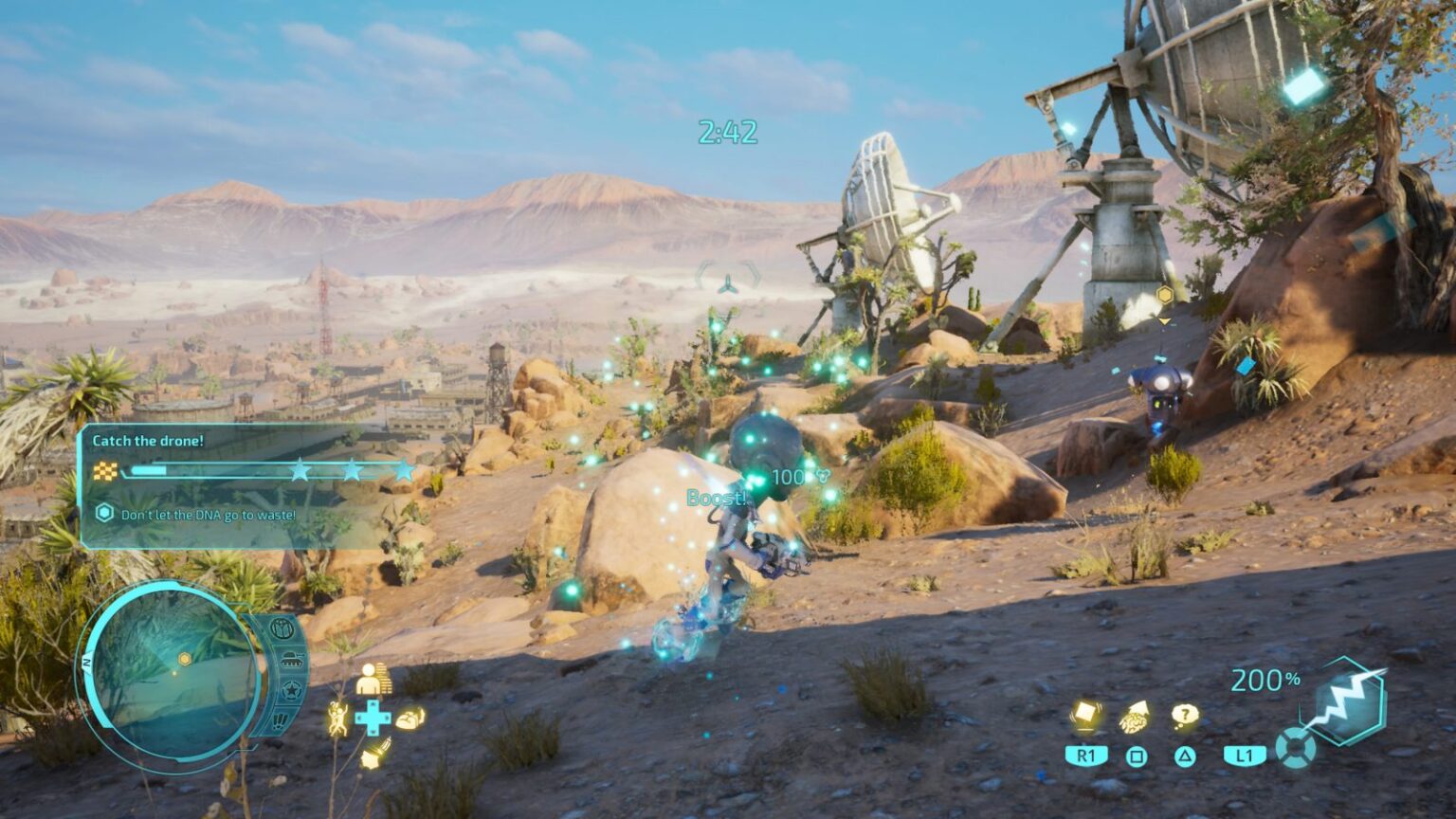The image size is (1456, 819).
Task: Click the question thought-bubble icon above Triangle
Action: [1184, 715]
